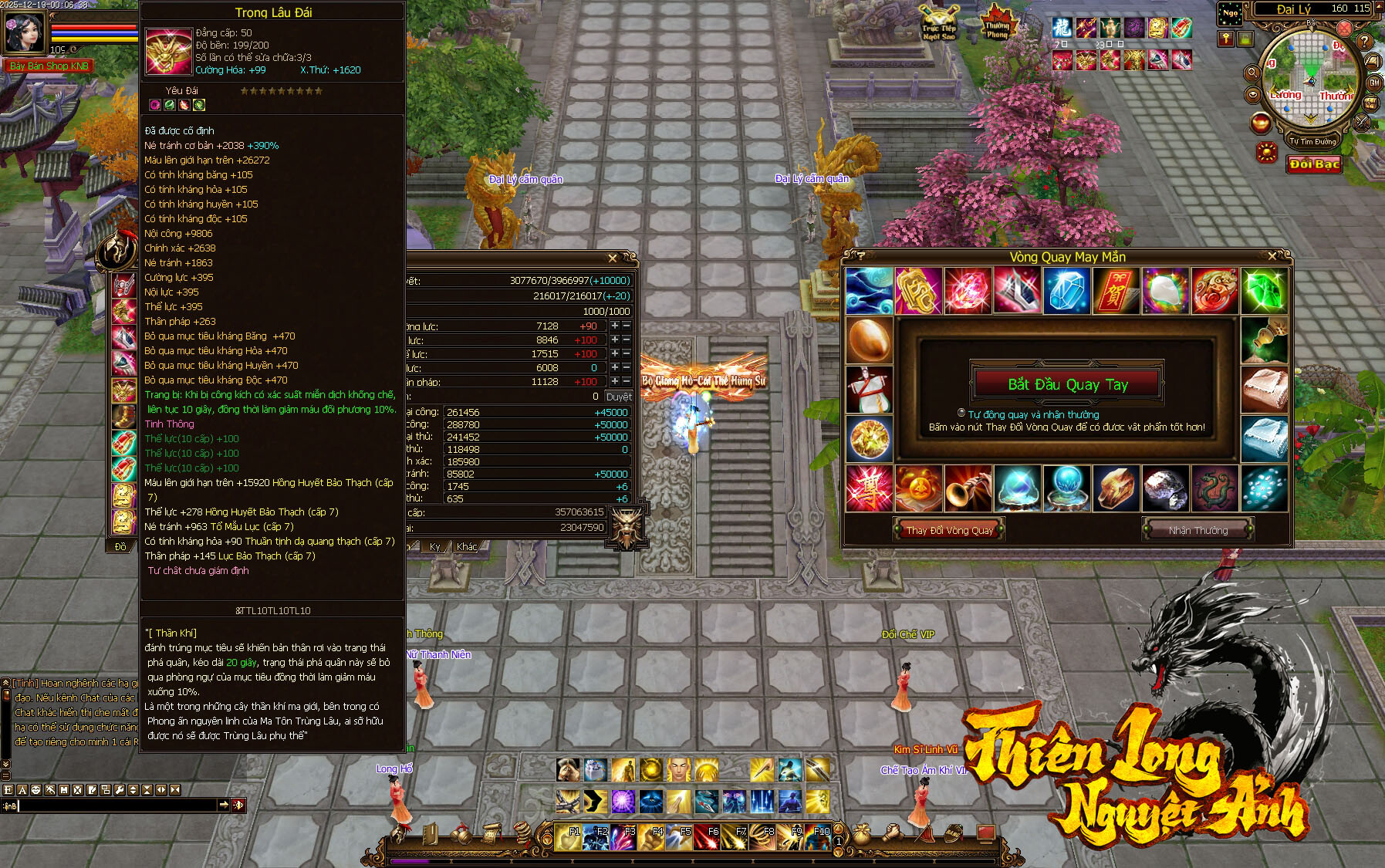
Task: Click the minimap magnifier search button
Action: pyautogui.click(x=1252, y=73)
